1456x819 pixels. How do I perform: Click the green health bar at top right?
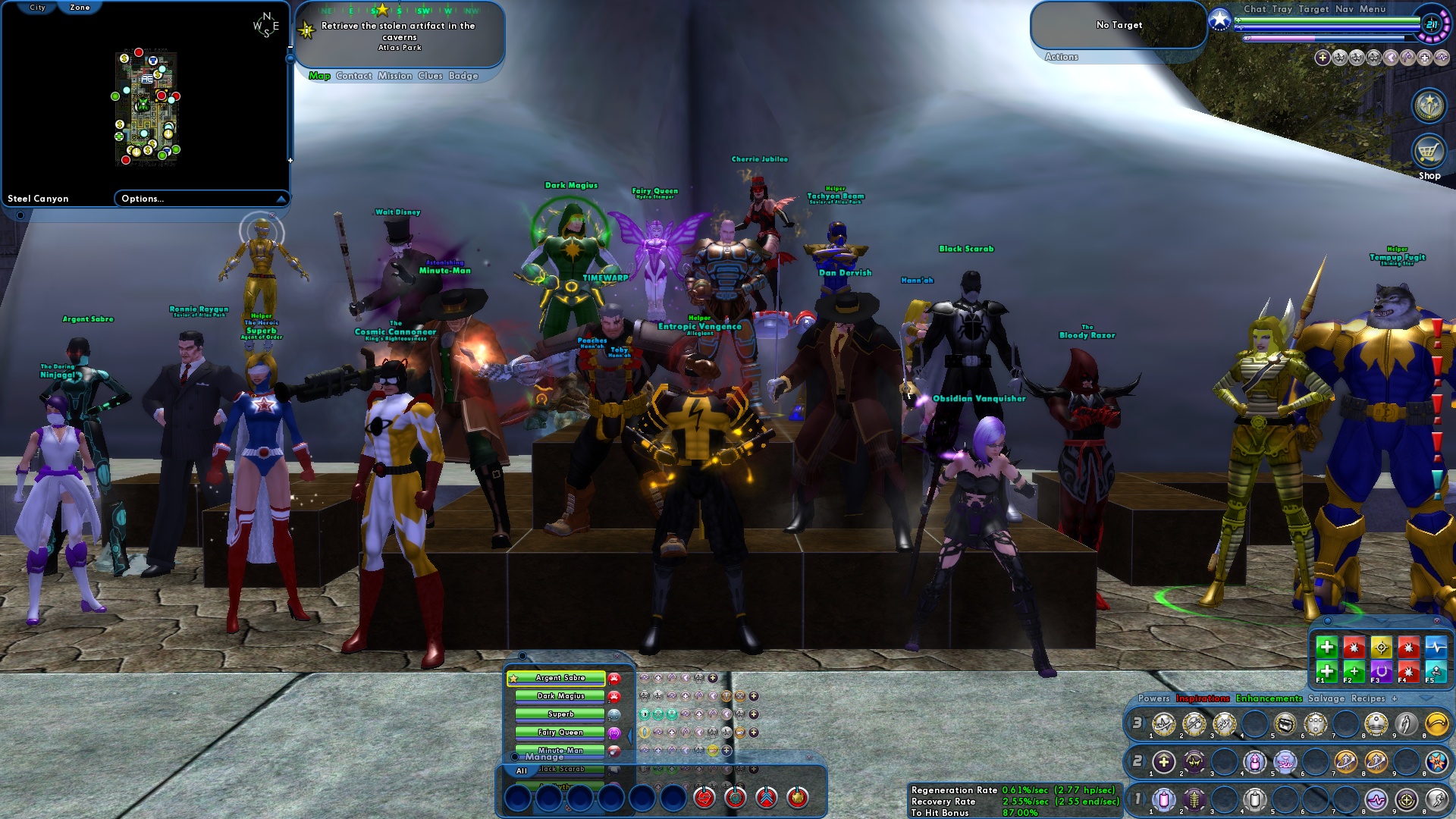1314,20
